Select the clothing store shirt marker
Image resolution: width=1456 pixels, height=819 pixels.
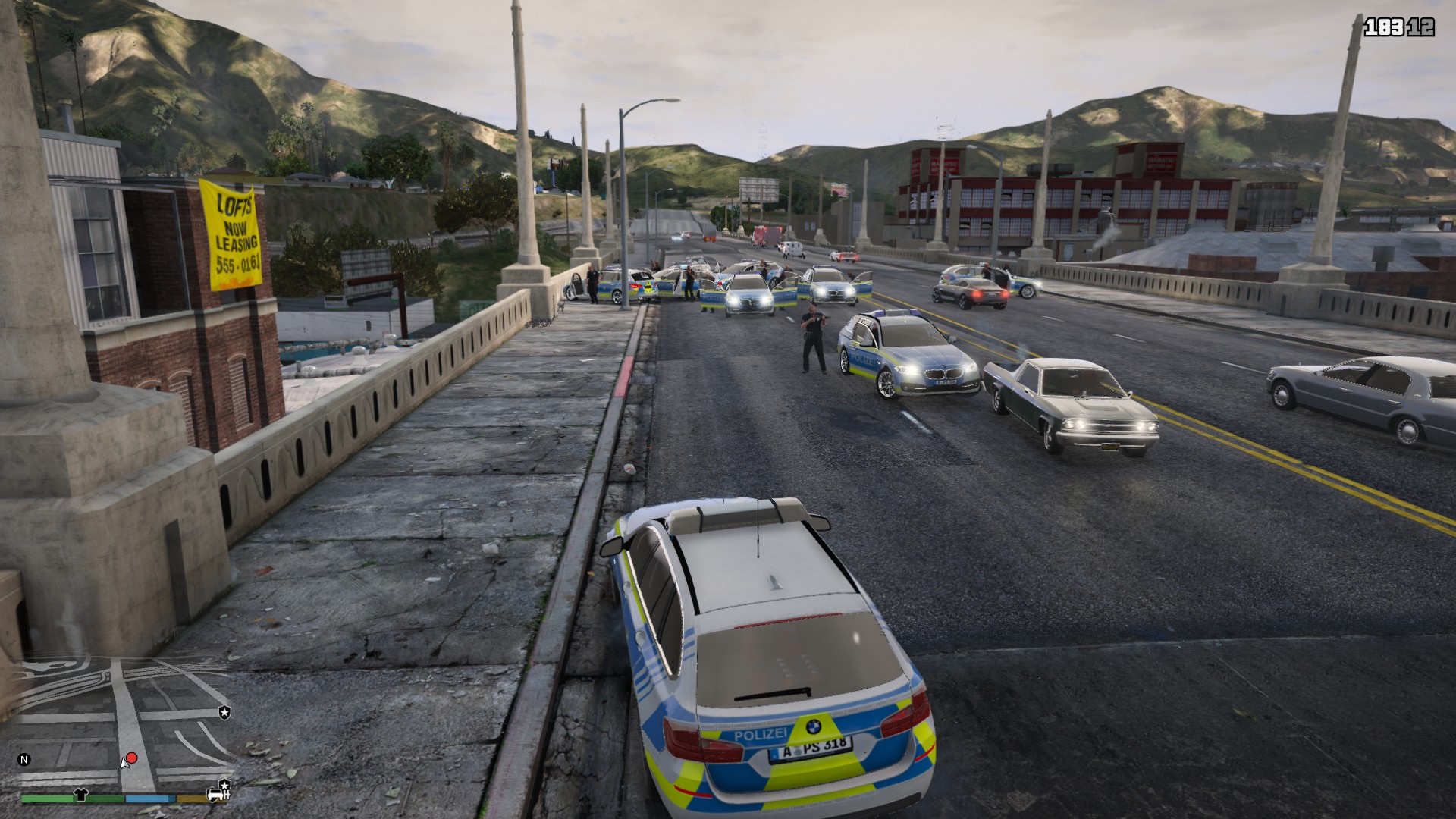(x=81, y=795)
